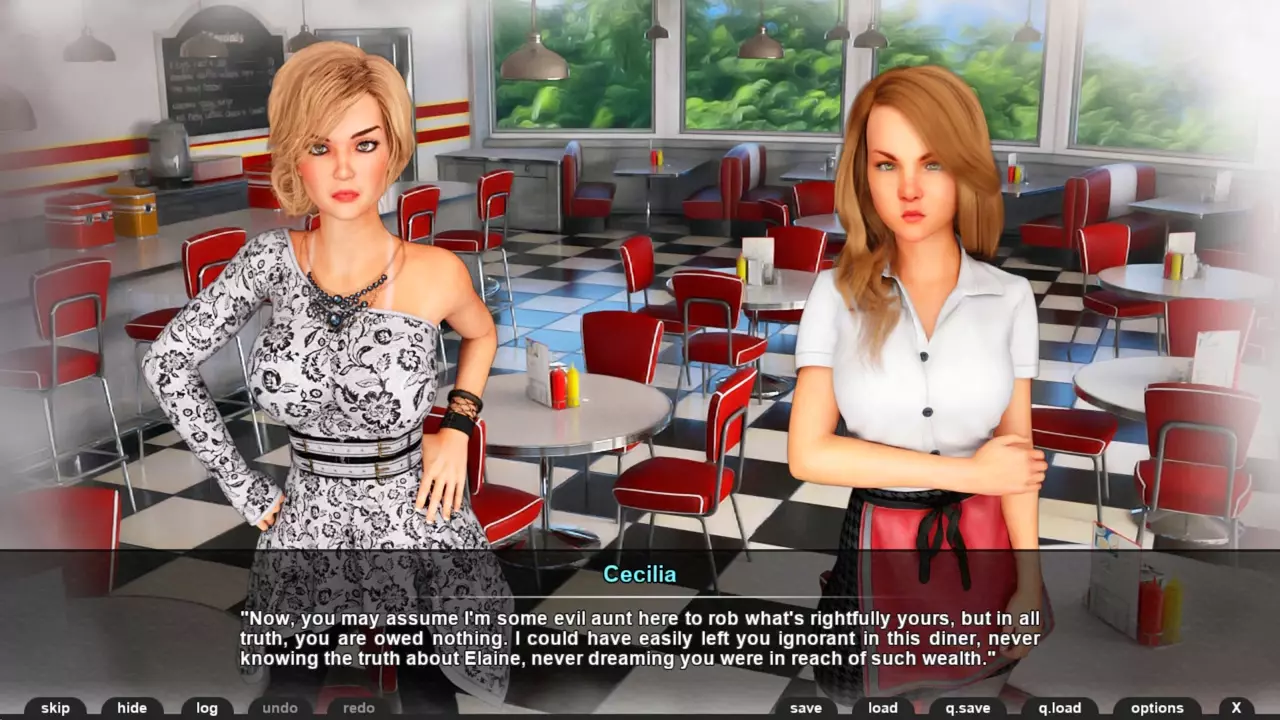Open the options menu
The image size is (1280, 720).
click(x=1157, y=708)
